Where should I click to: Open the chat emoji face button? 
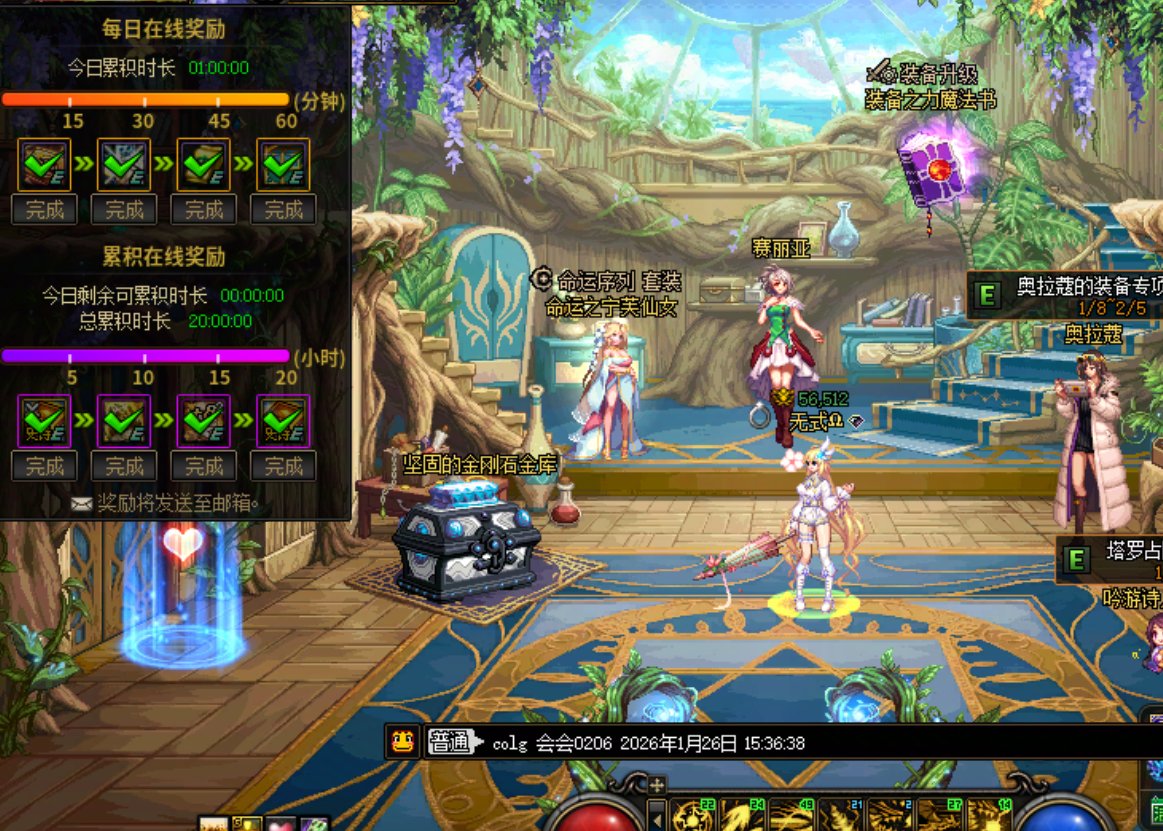[403, 743]
